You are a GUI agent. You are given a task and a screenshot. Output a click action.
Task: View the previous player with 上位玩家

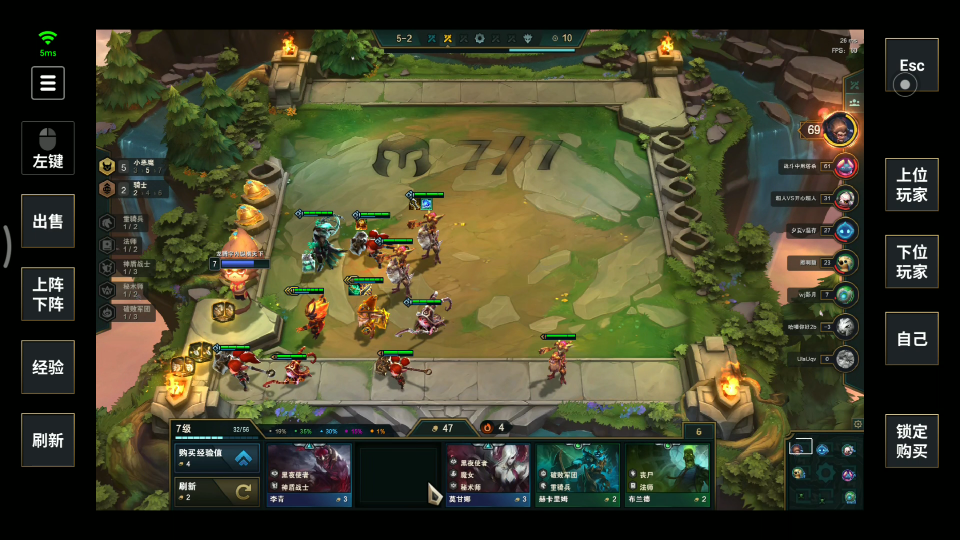point(911,184)
